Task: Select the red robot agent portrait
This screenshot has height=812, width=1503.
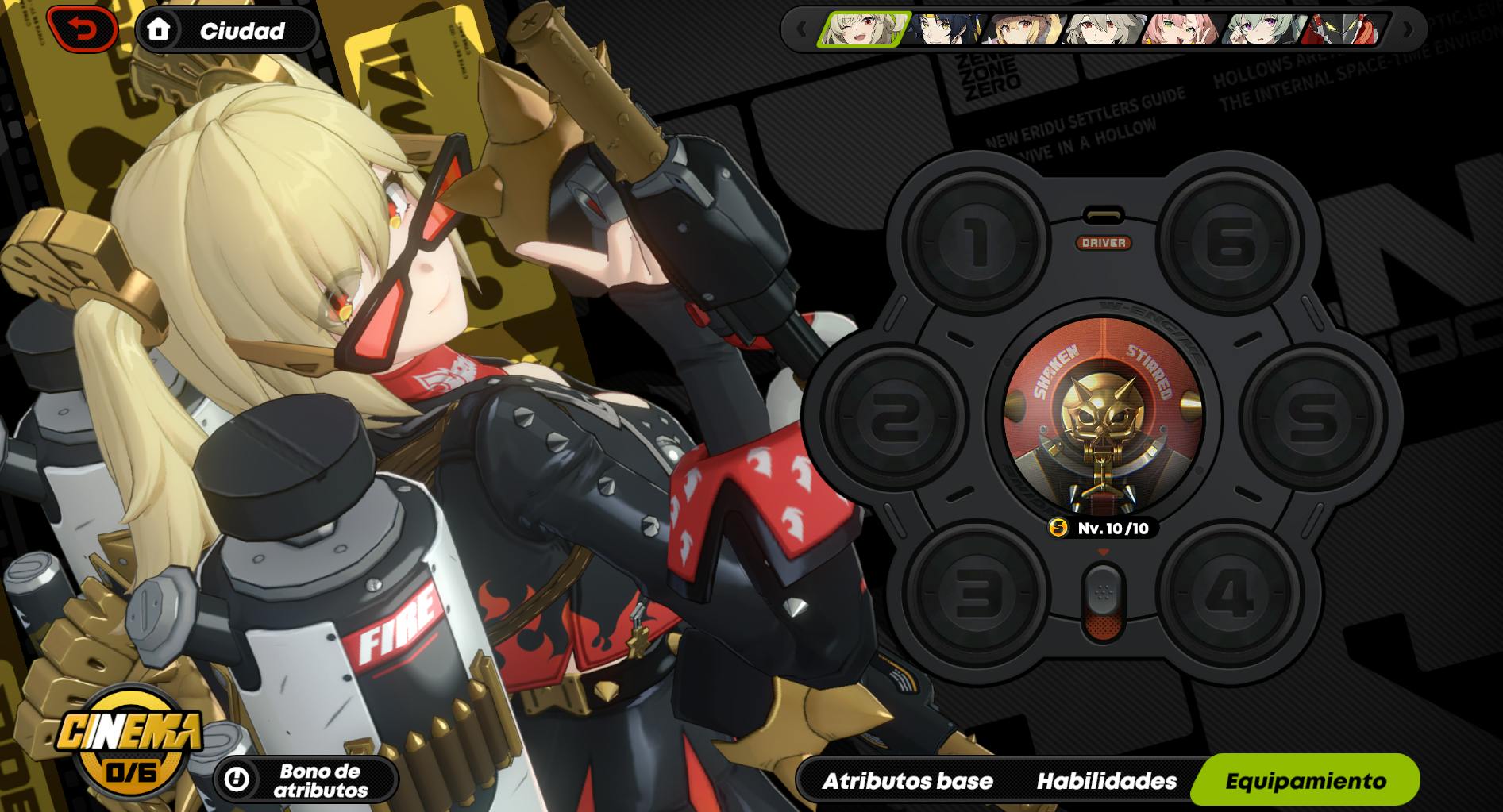Action: coord(1345,30)
